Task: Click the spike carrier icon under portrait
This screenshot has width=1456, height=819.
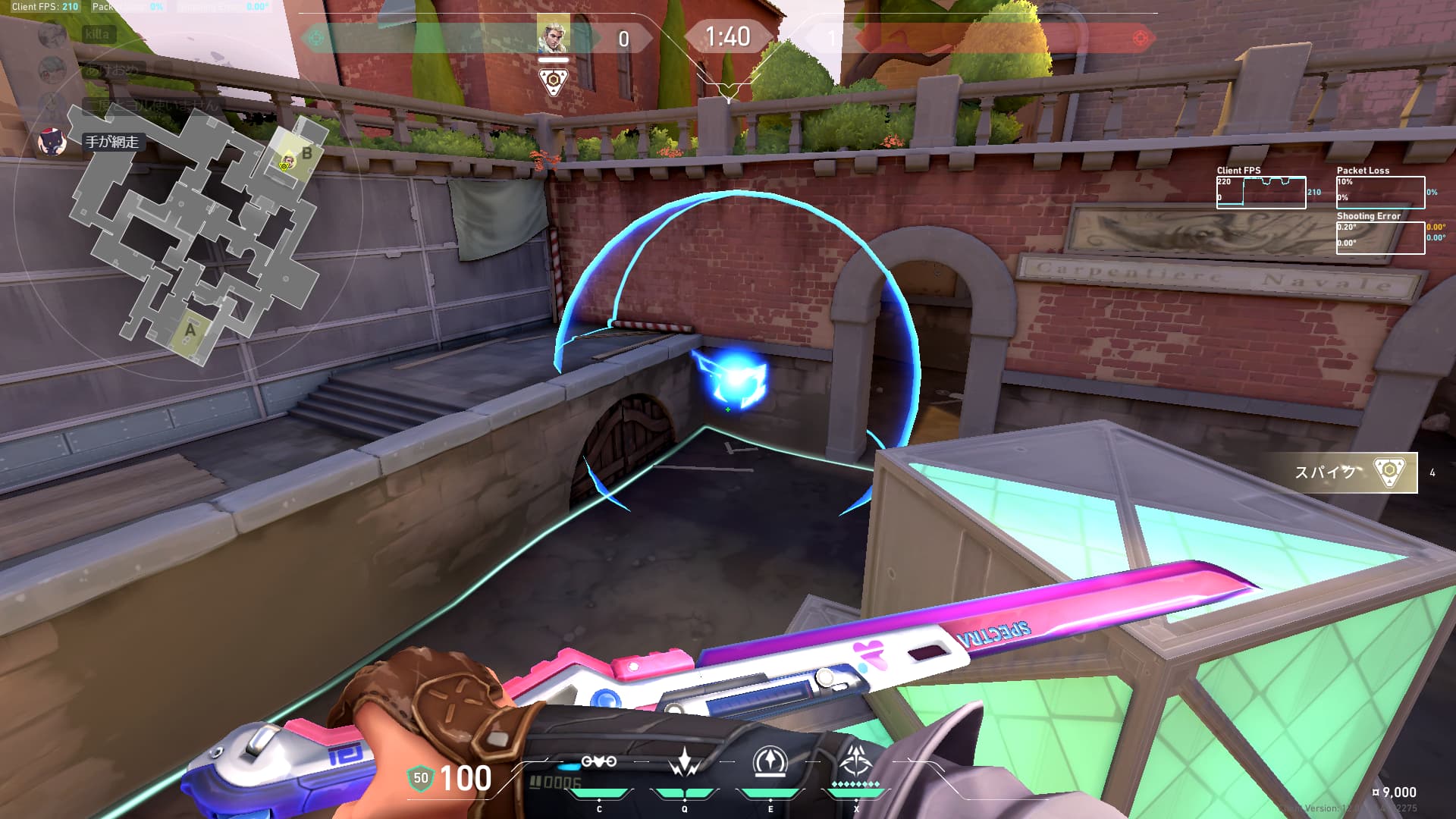Action: coord(554,80)
